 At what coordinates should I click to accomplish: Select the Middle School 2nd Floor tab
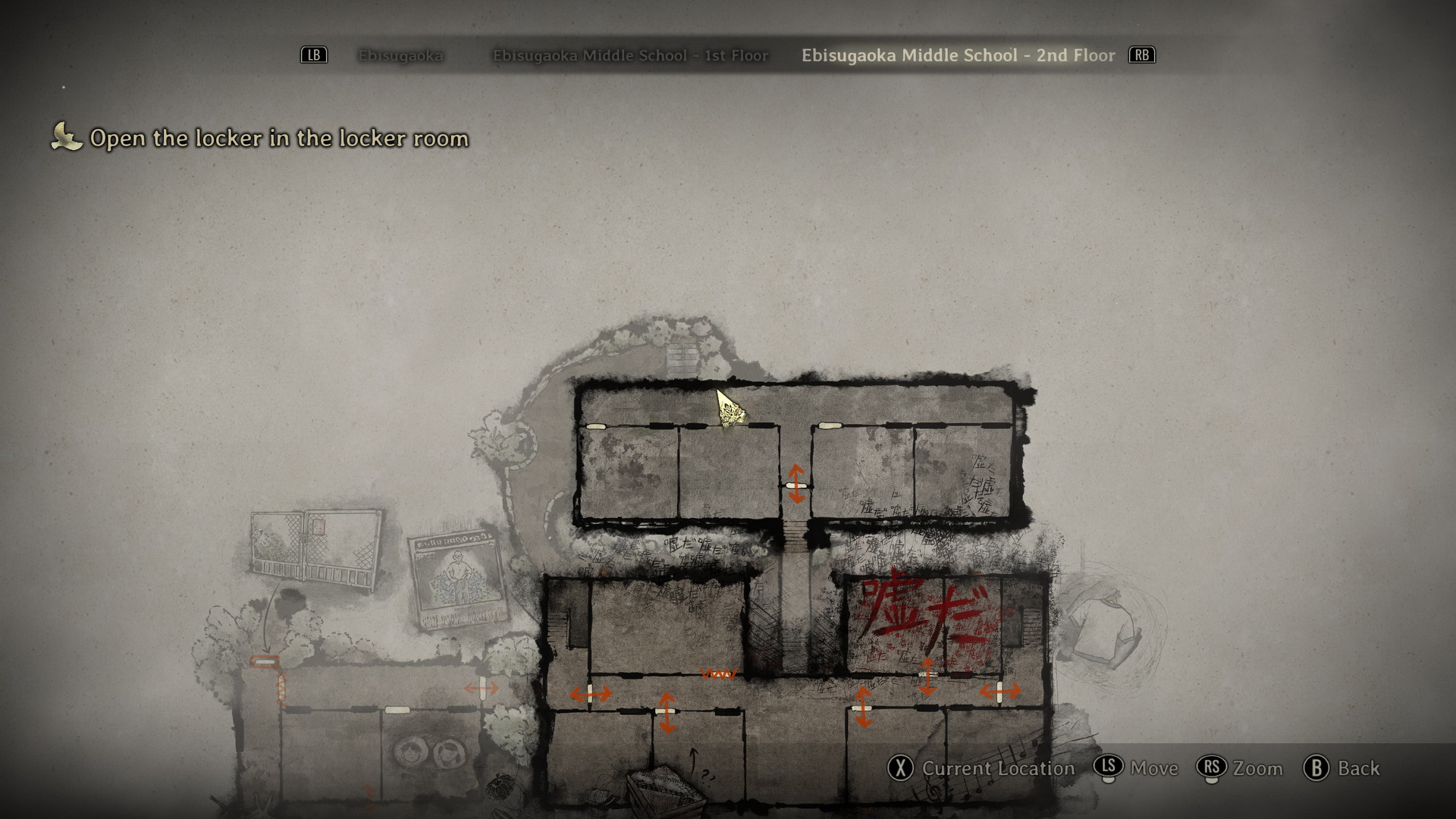[x=958, y=55]
